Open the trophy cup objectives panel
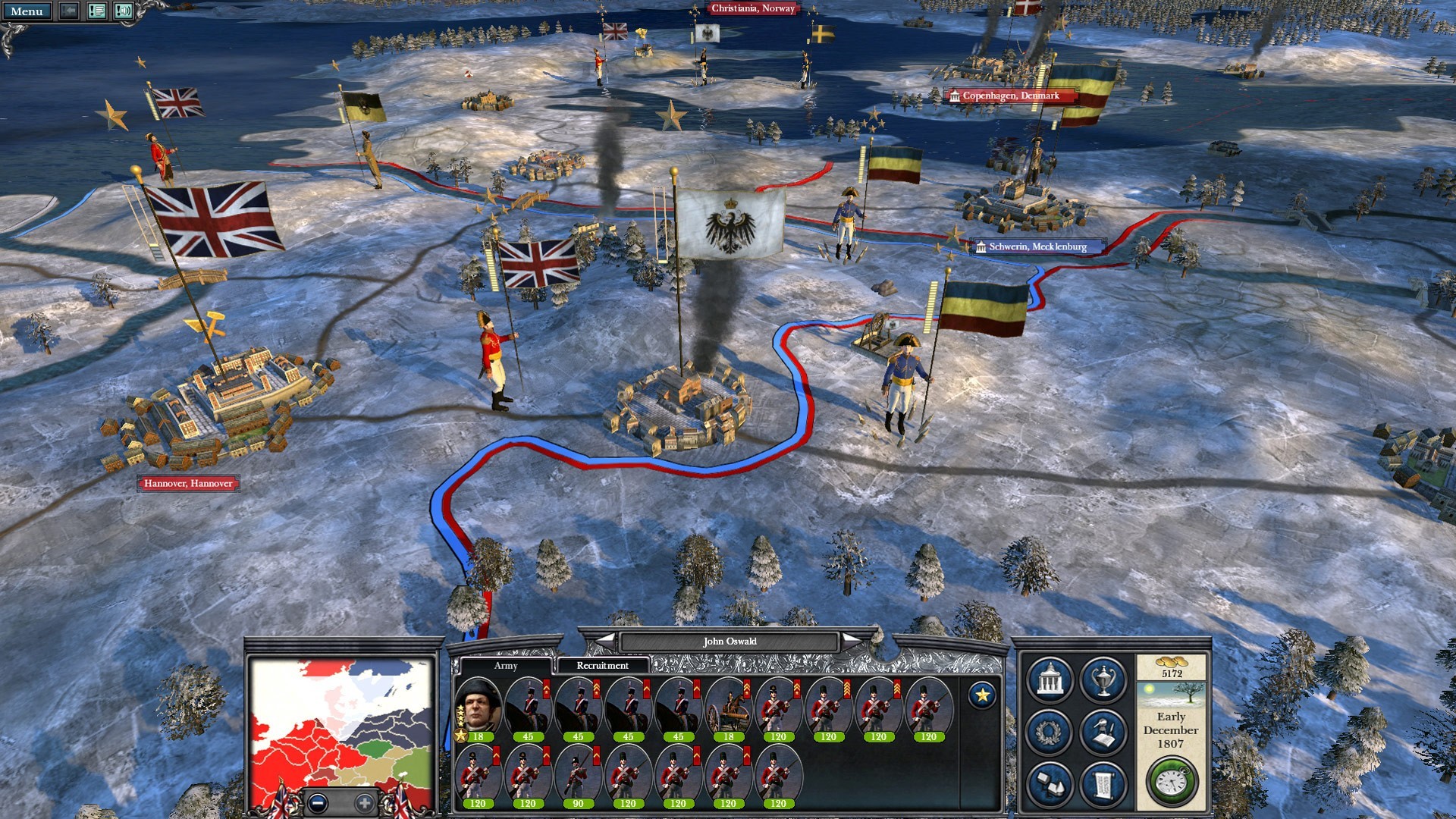Image resolution: width=1456 pixels, height=819 pixels. [x=1103, y=681]
